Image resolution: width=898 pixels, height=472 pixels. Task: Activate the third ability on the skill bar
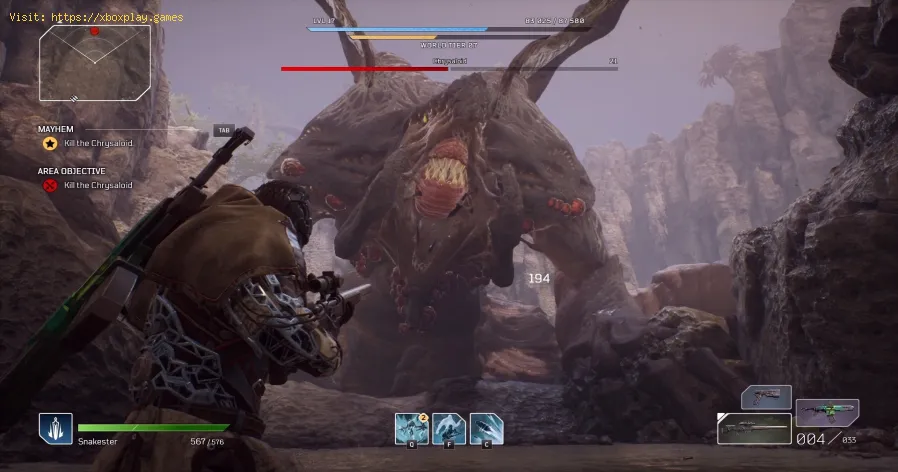[486, 429]
